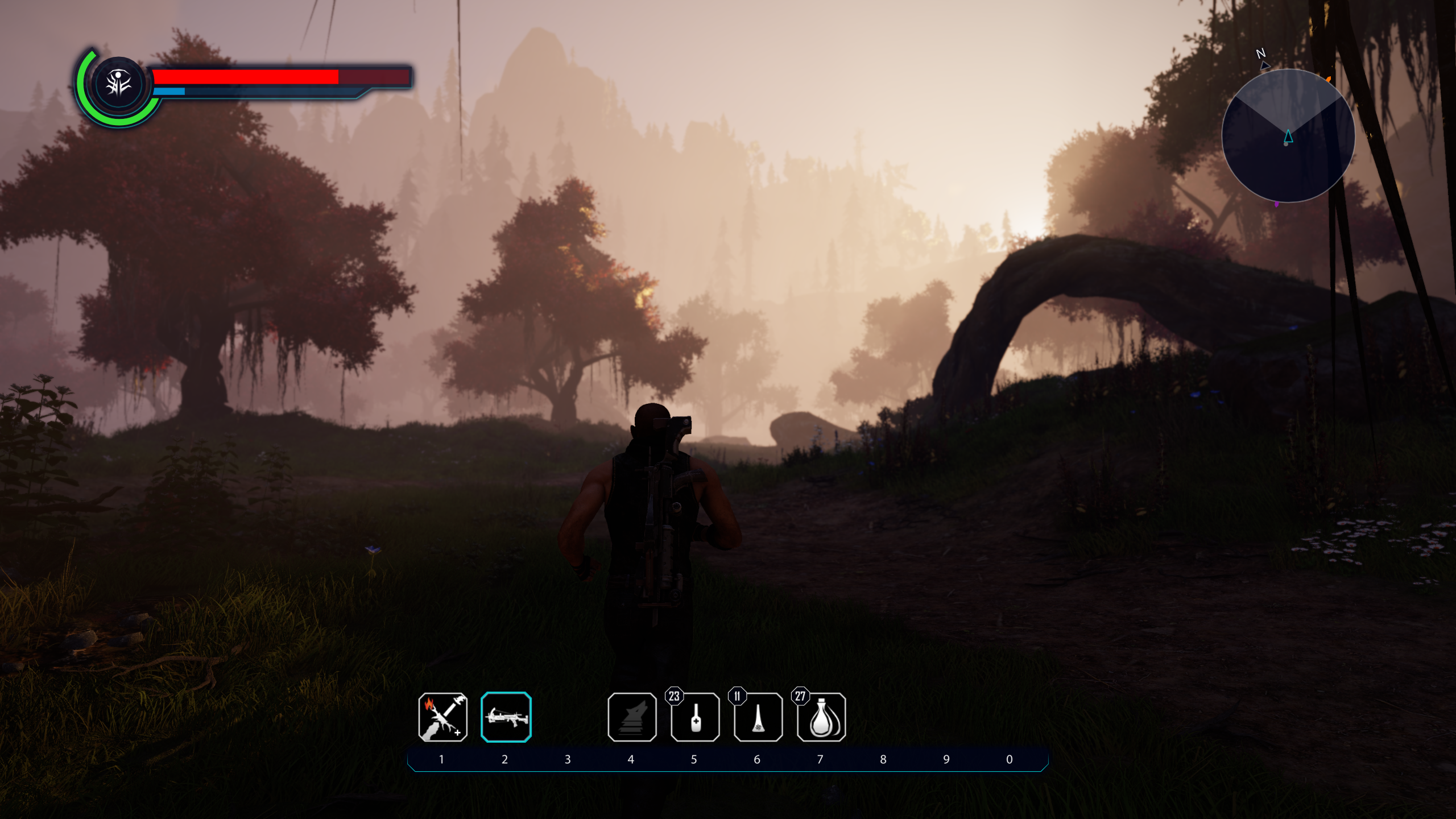Use the healing bottle with 23 count

point(695,717)
